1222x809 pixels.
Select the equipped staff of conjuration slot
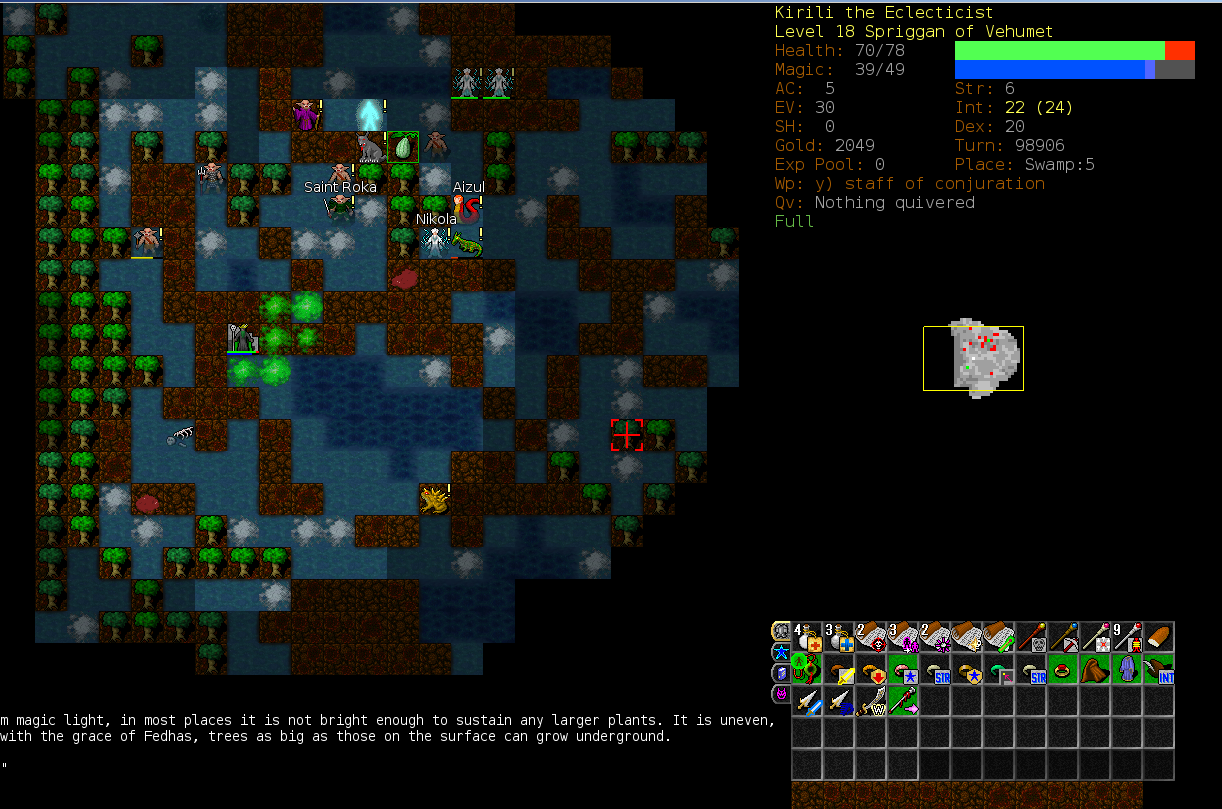click(x=904, y=702)
